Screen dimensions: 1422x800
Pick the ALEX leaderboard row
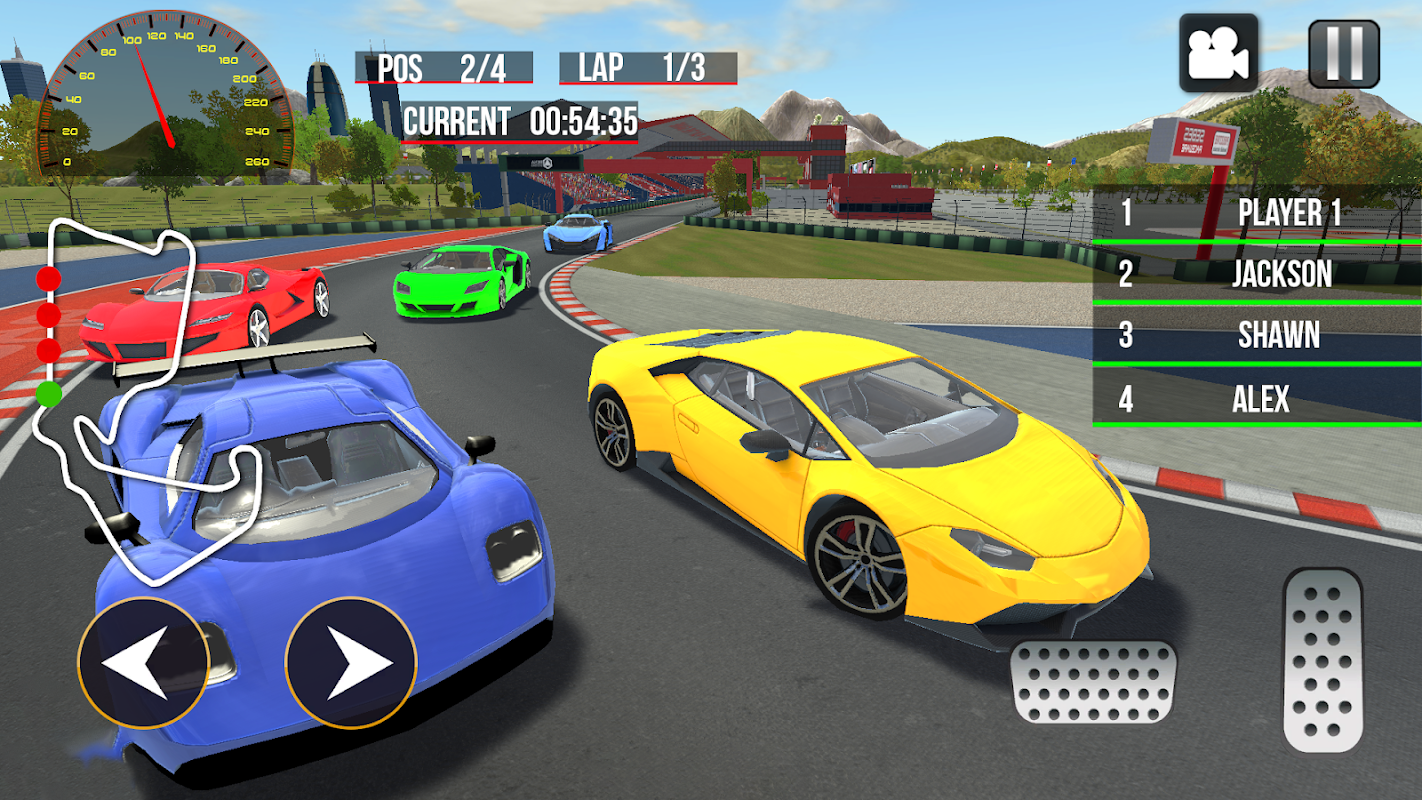pyautogui.click(x=1258, y=399)
